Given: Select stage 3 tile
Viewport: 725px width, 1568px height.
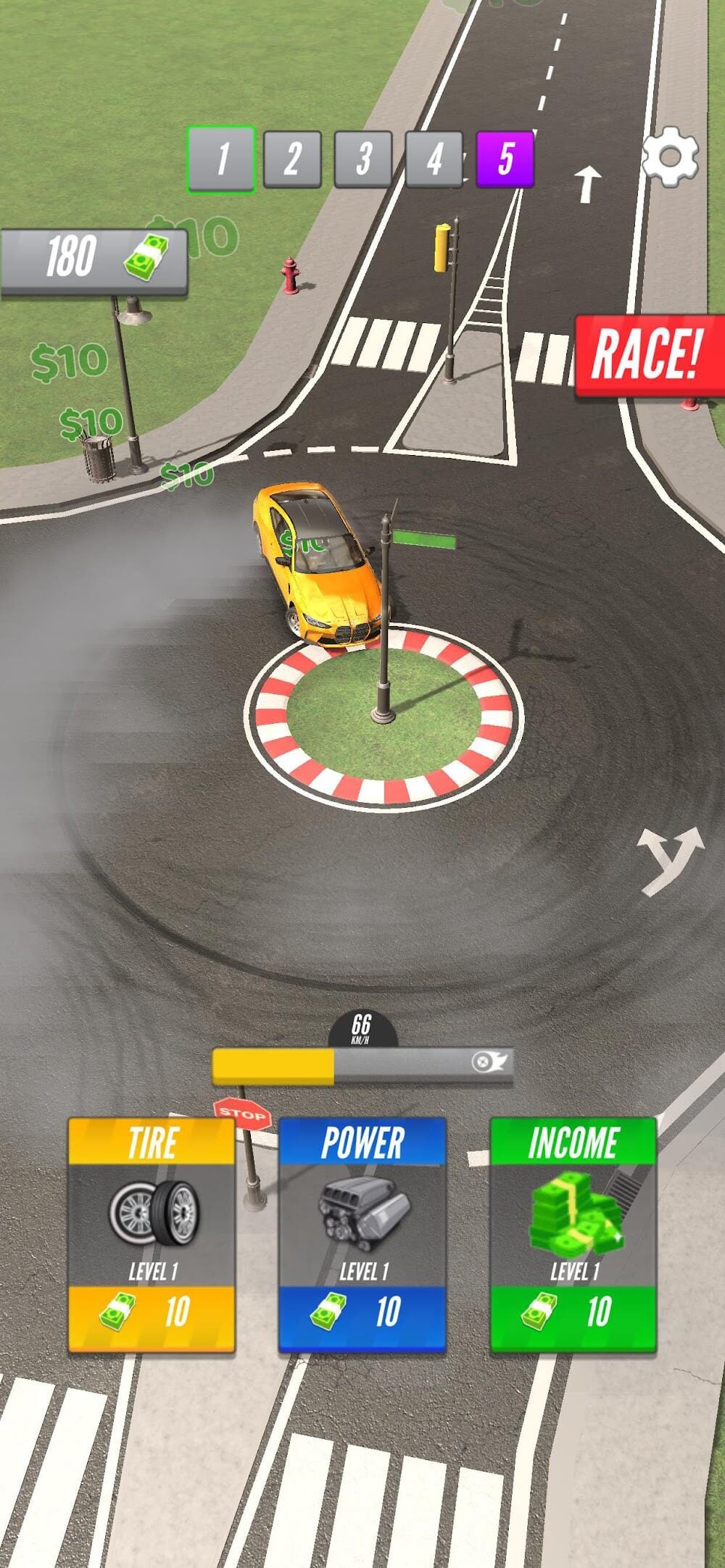Looking at the screenshot, I should pos(363,159).
